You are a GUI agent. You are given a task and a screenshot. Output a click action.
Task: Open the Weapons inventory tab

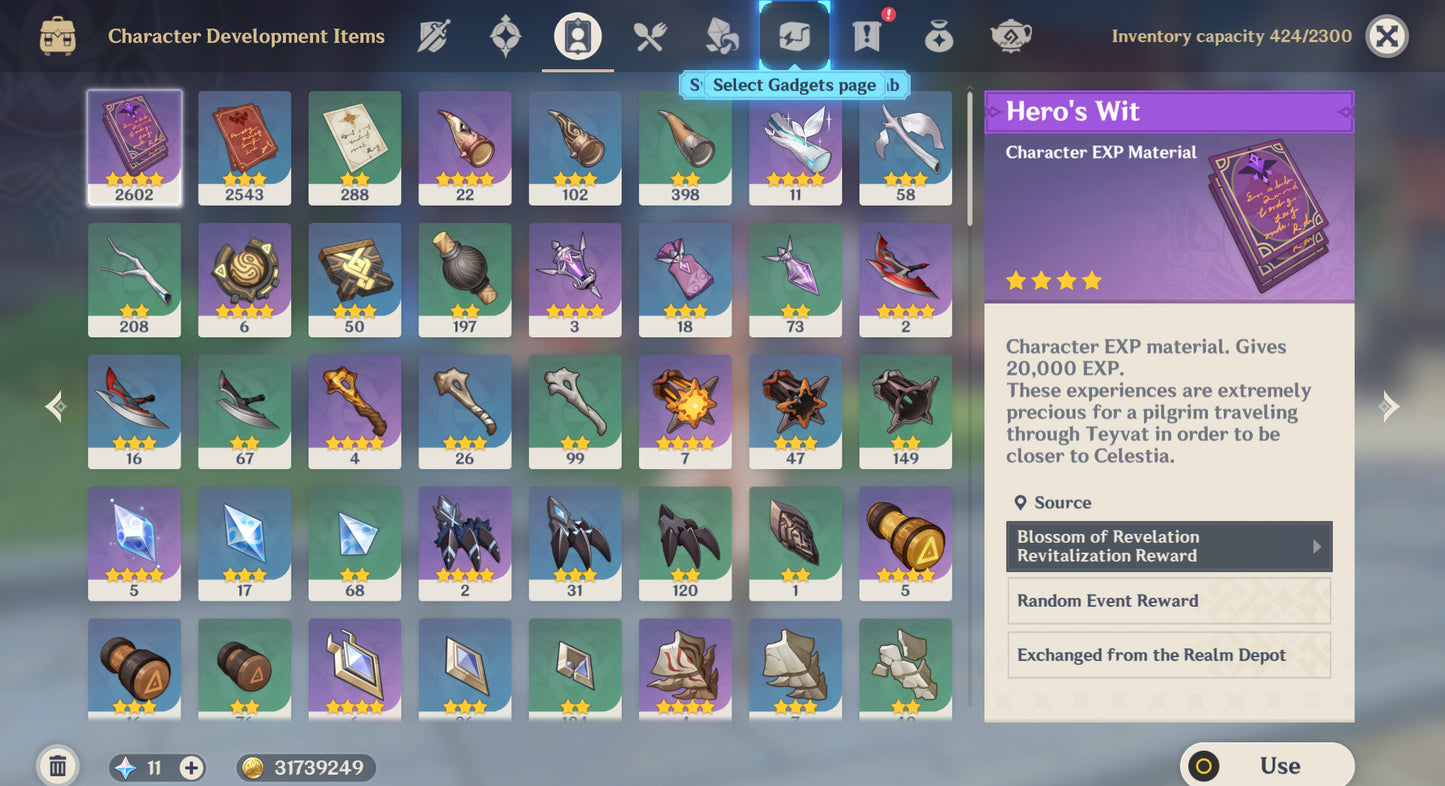pos(434,35)
